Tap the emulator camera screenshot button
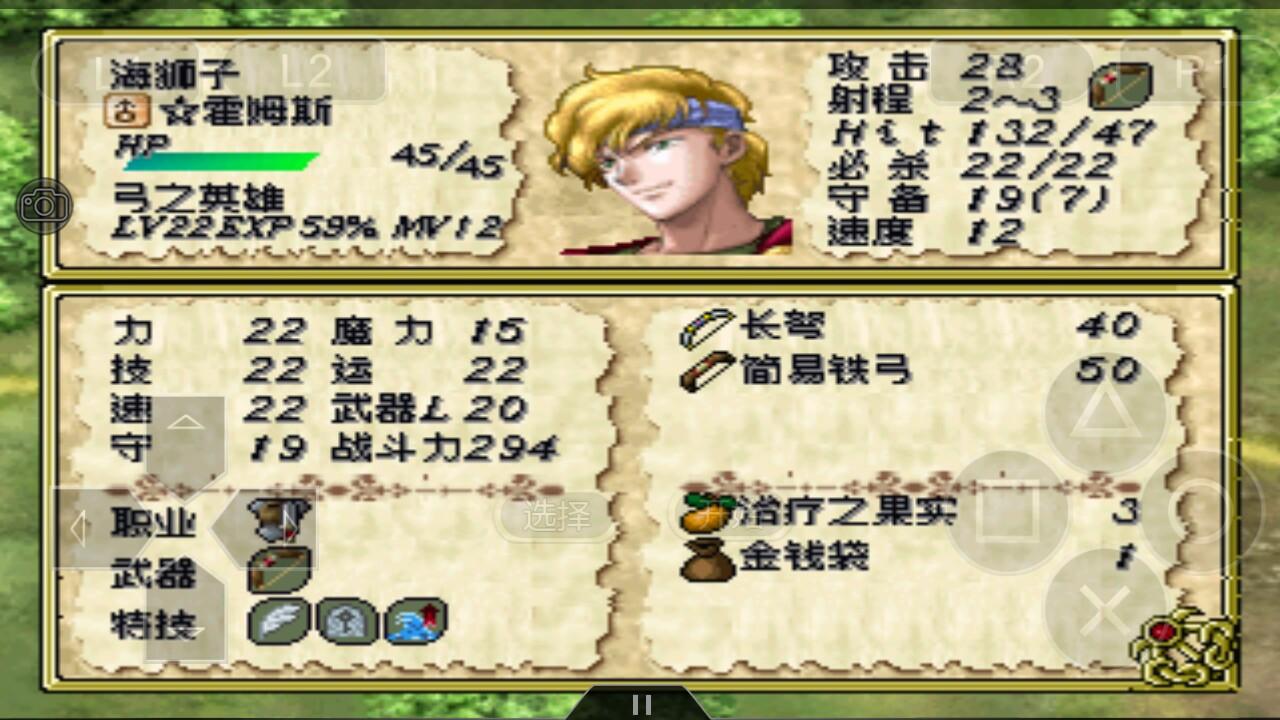This screenshot has width=1280, height=720. coord(44,206)
